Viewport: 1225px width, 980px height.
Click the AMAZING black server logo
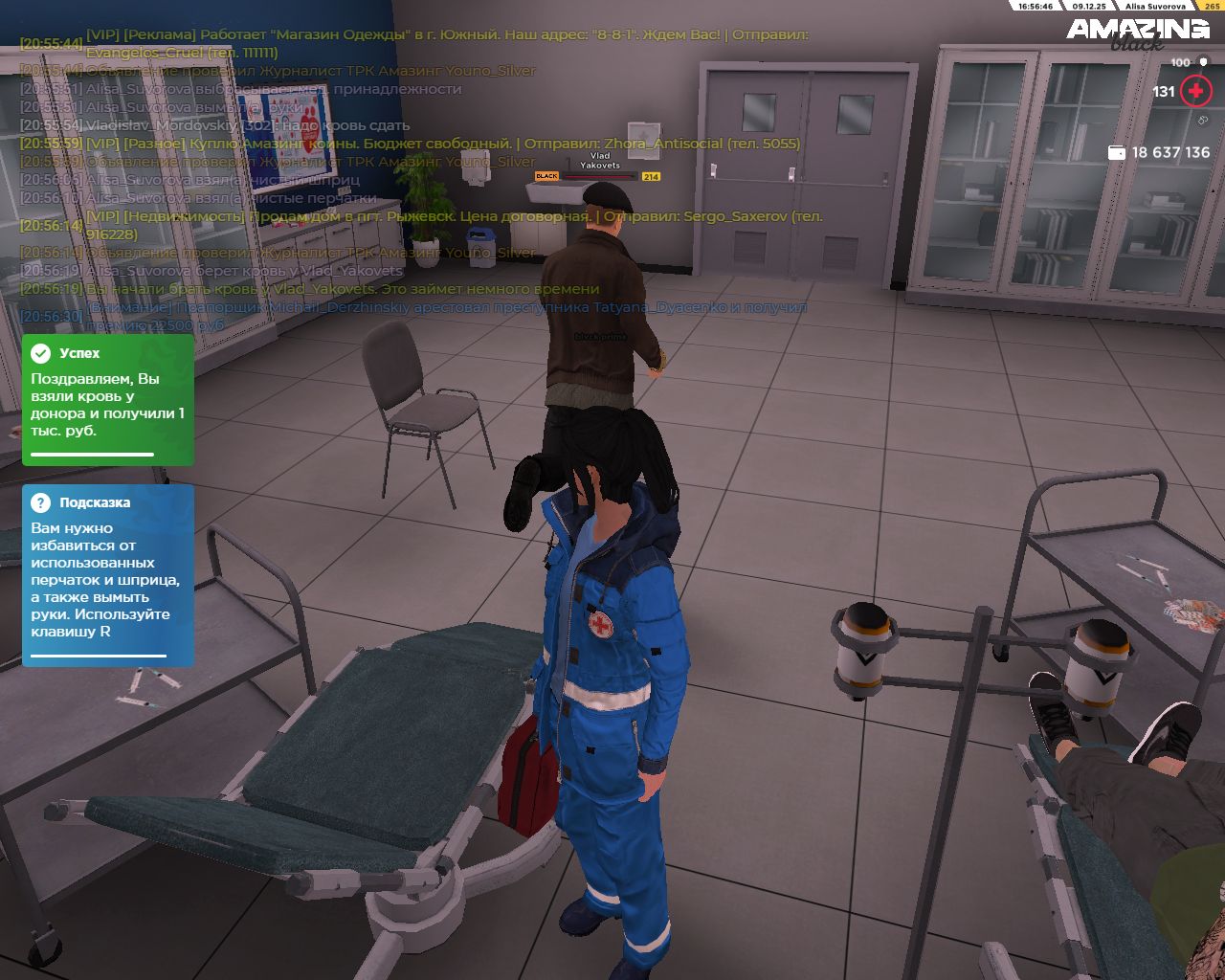pos(1138,33)
